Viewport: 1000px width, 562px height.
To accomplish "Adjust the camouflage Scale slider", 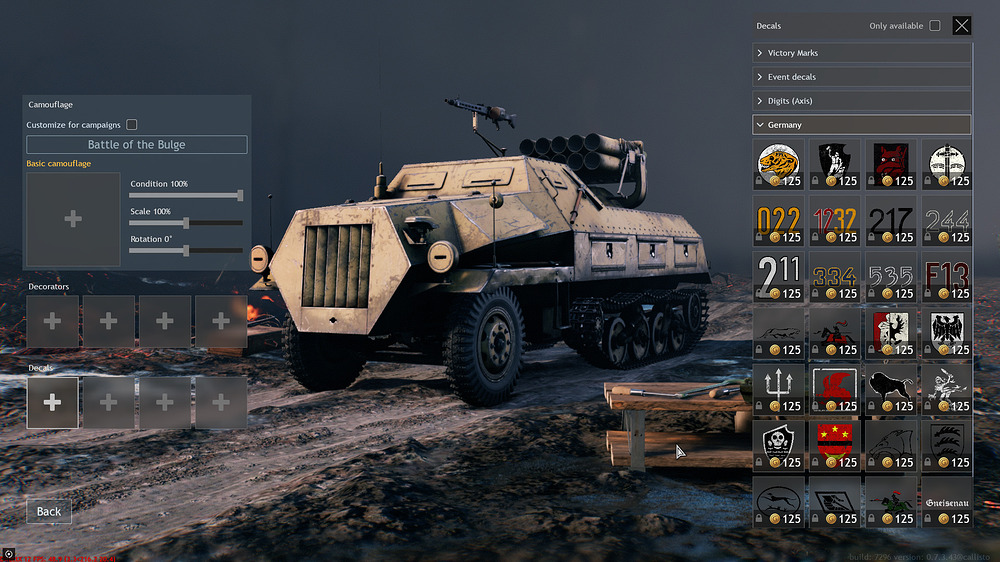I will (186, 223).
